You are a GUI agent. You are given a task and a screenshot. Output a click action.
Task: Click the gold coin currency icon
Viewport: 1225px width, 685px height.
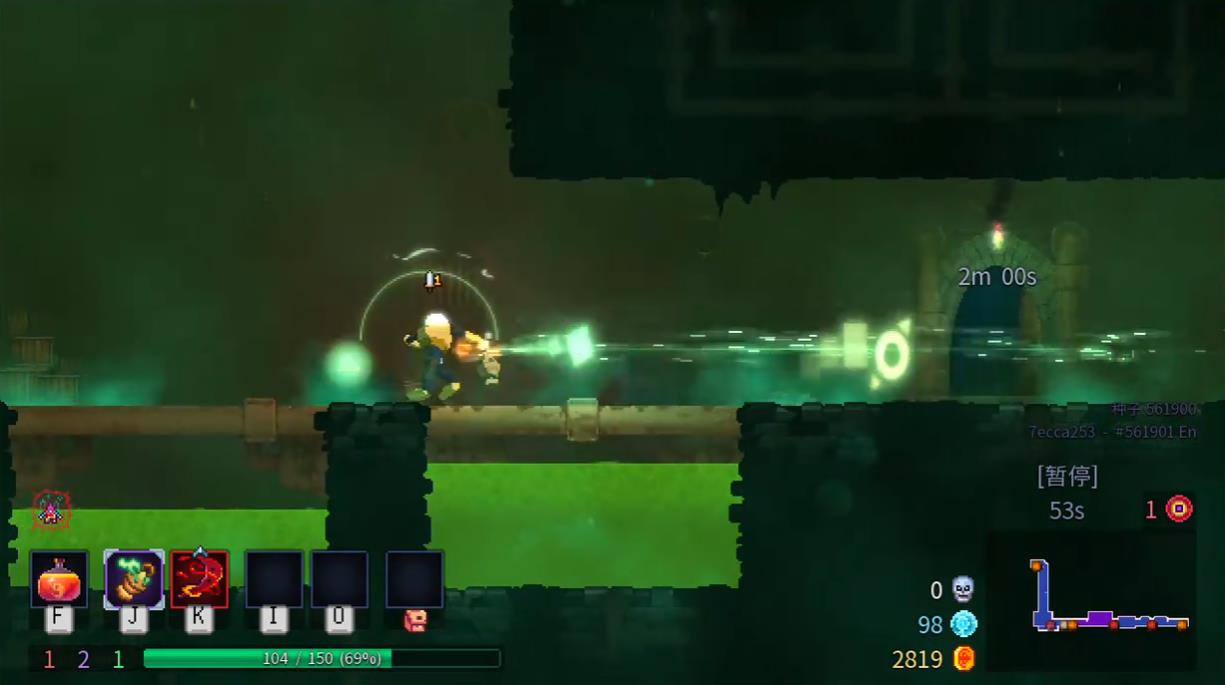(x=963, y=658)
